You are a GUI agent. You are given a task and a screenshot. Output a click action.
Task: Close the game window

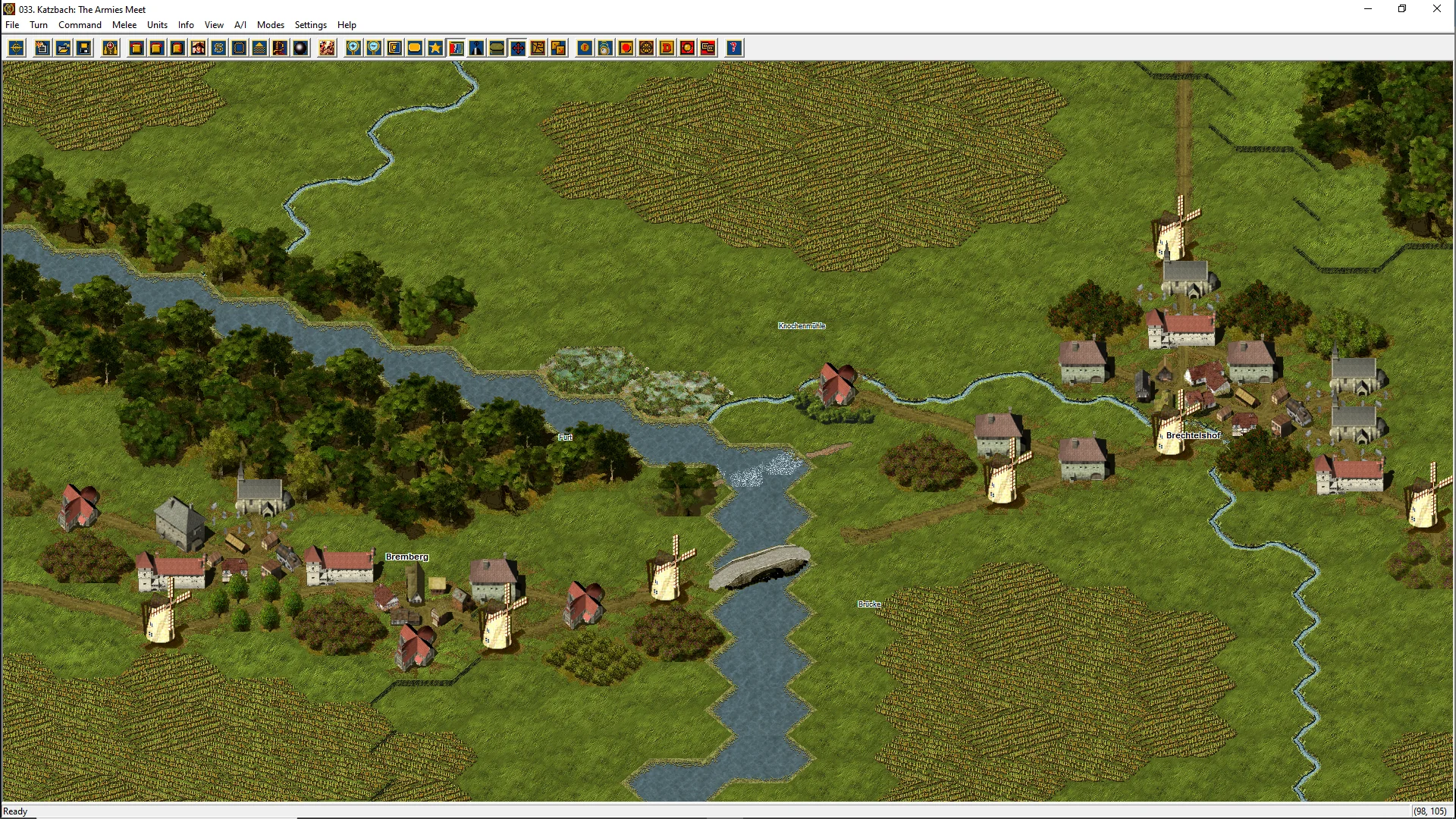(x=1436, y=9)
